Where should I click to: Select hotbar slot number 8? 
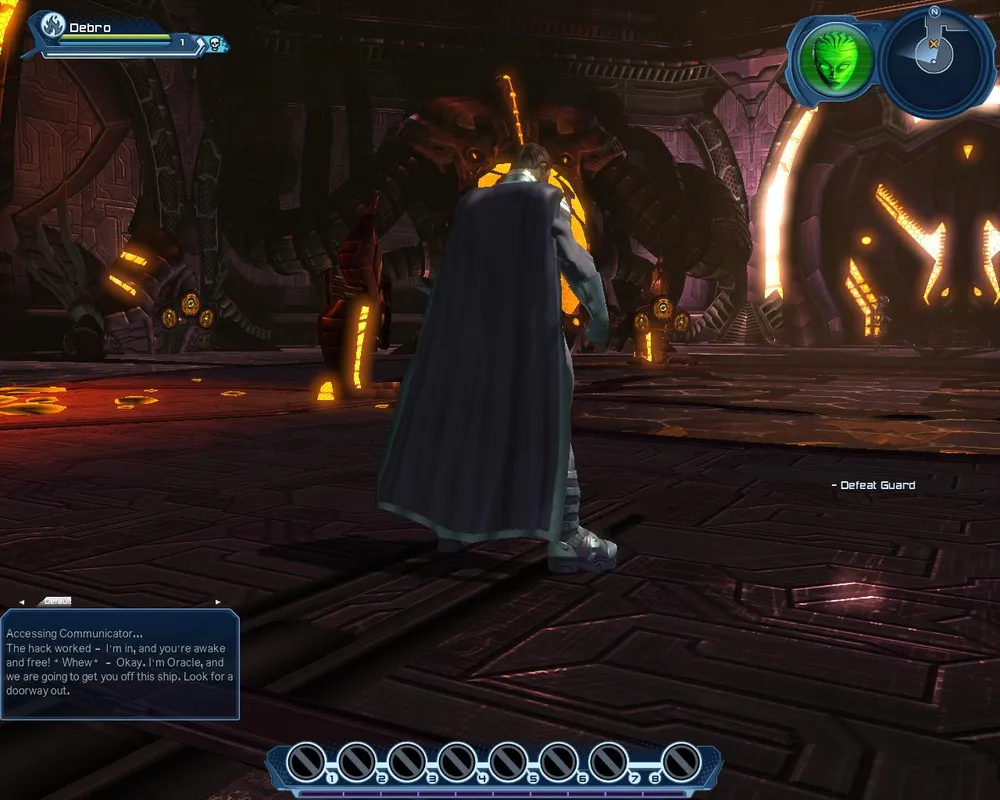(680, 762)
